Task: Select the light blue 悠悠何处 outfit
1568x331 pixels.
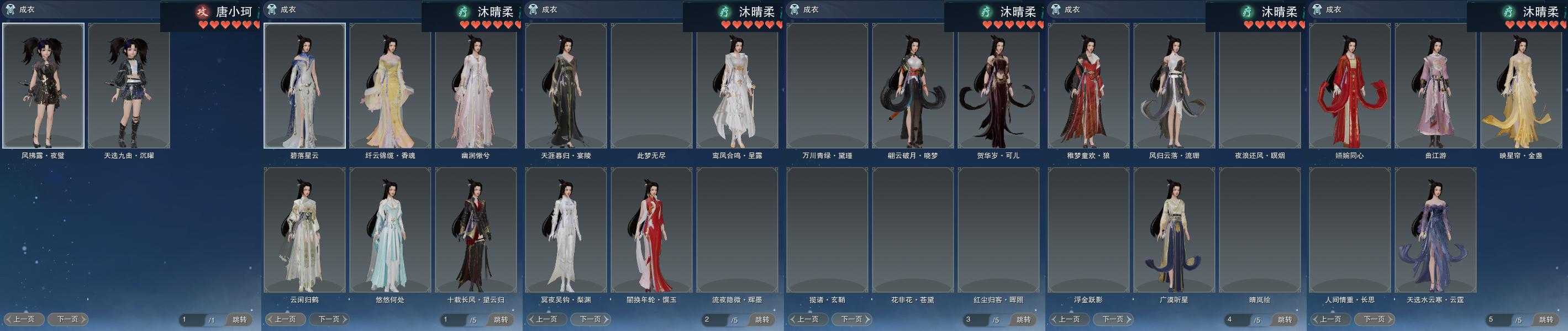Action: [x=390, y=230]
